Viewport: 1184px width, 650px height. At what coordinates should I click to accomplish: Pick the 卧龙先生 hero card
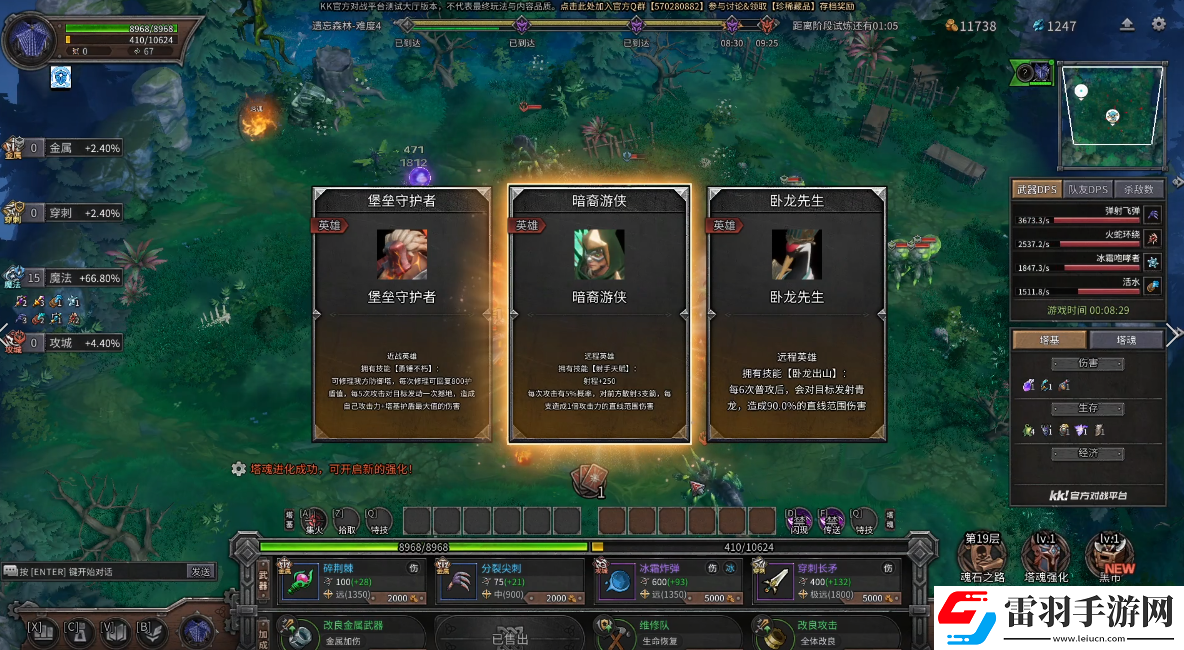tap(796, 312)
